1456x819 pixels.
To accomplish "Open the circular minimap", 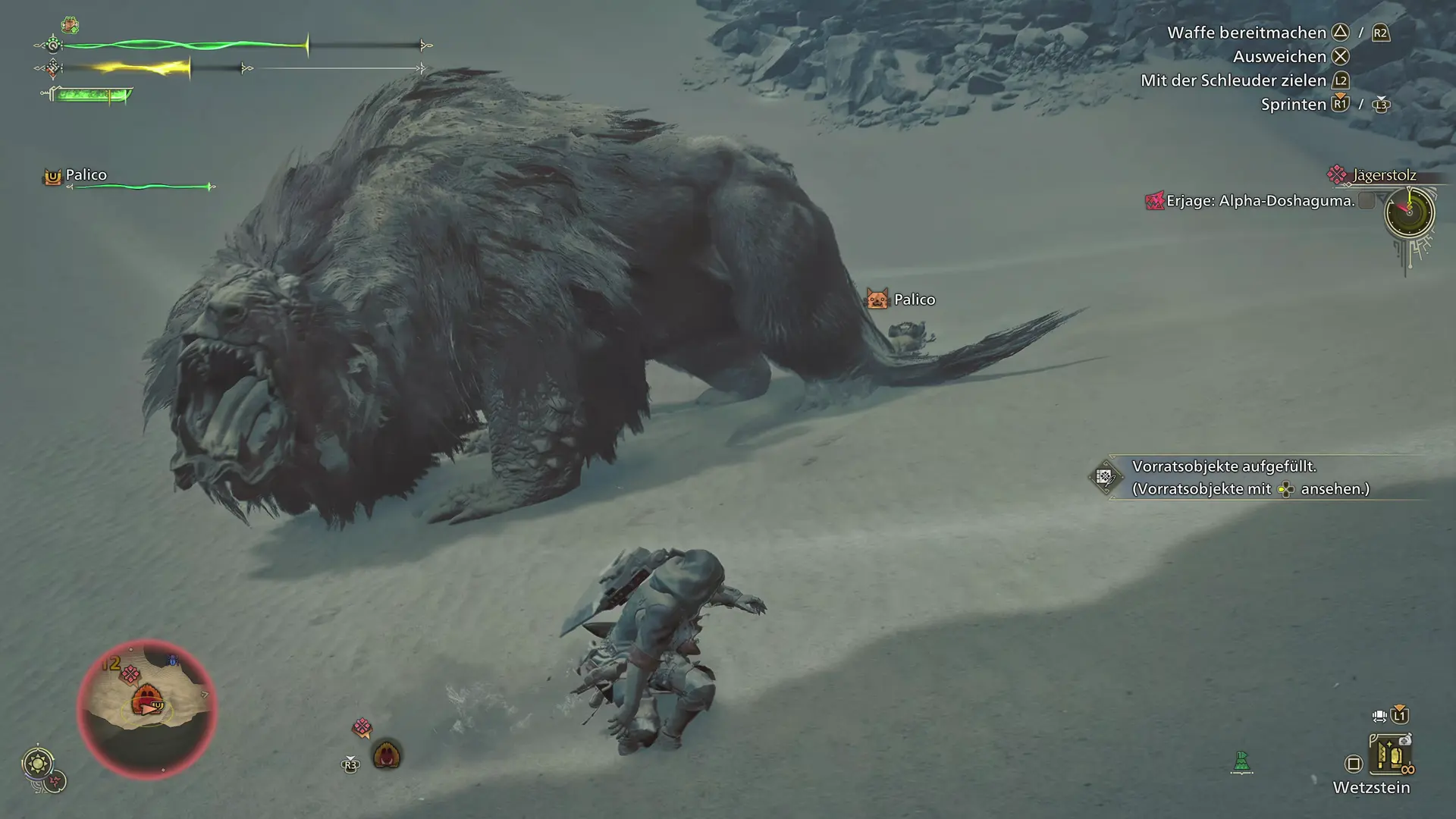I will tap(147, 708).
